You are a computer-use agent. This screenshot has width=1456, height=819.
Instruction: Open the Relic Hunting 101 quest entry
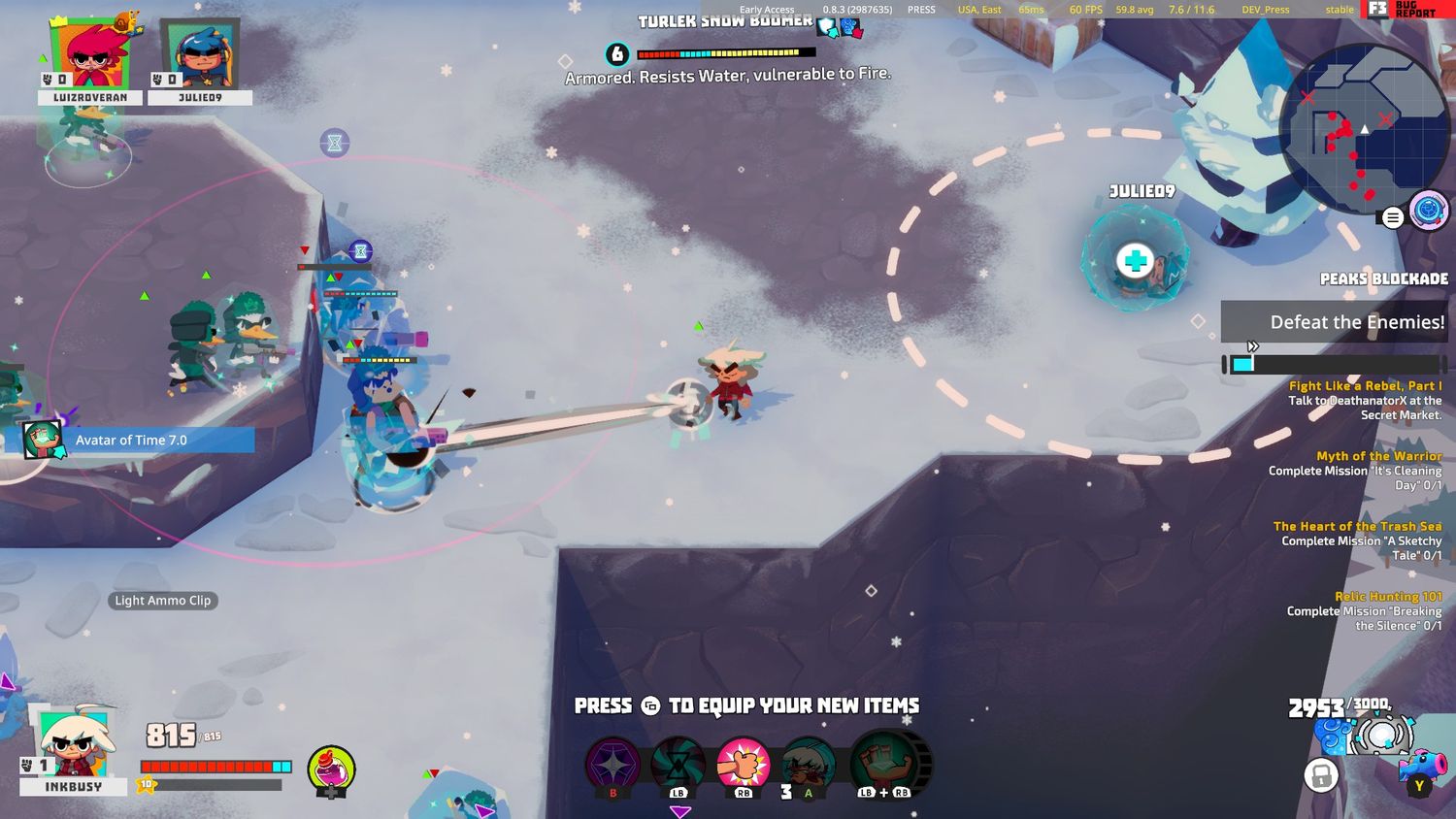coord(1365,611)
